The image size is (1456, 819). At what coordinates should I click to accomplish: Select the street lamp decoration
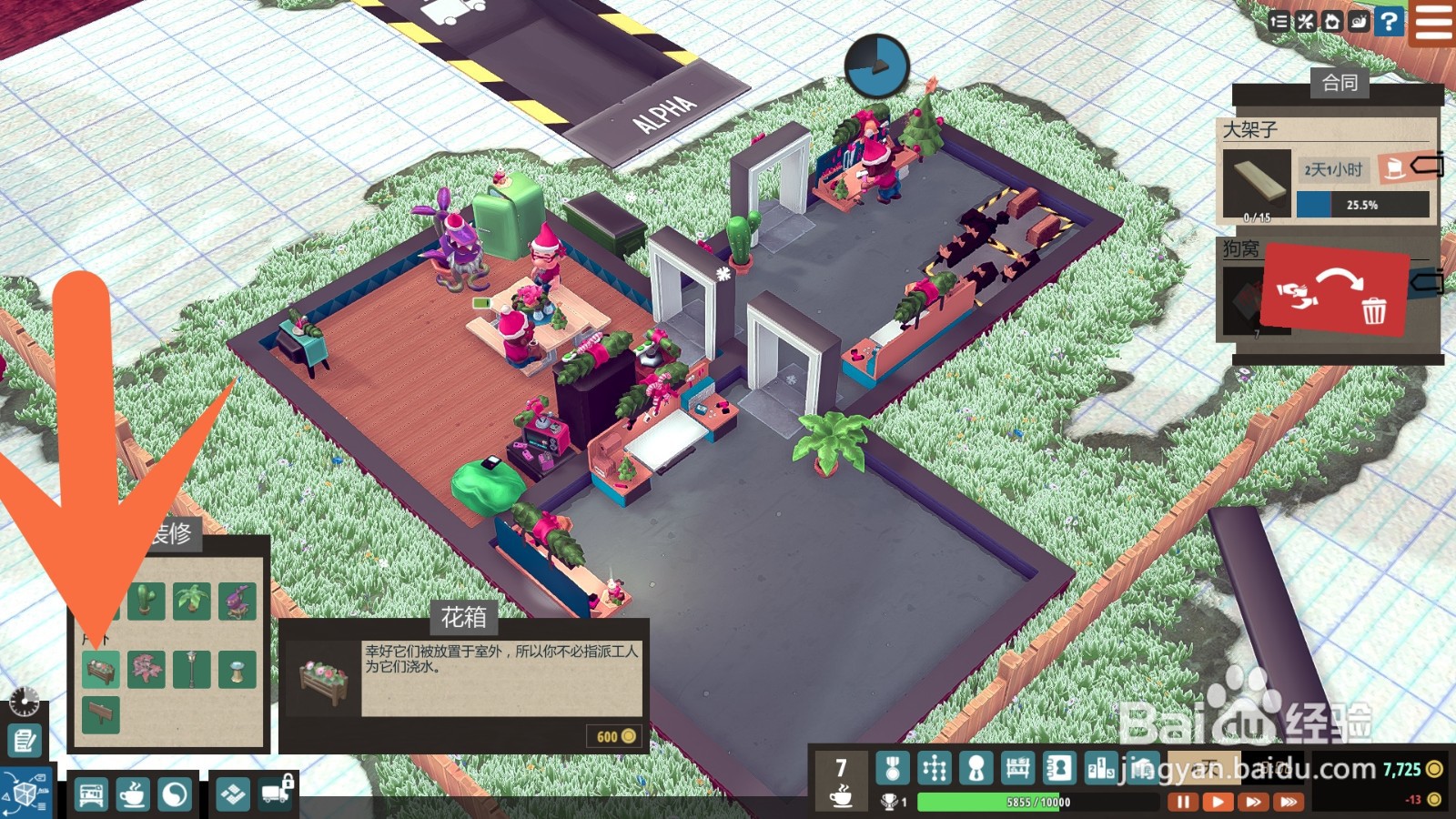coord(192,670)
